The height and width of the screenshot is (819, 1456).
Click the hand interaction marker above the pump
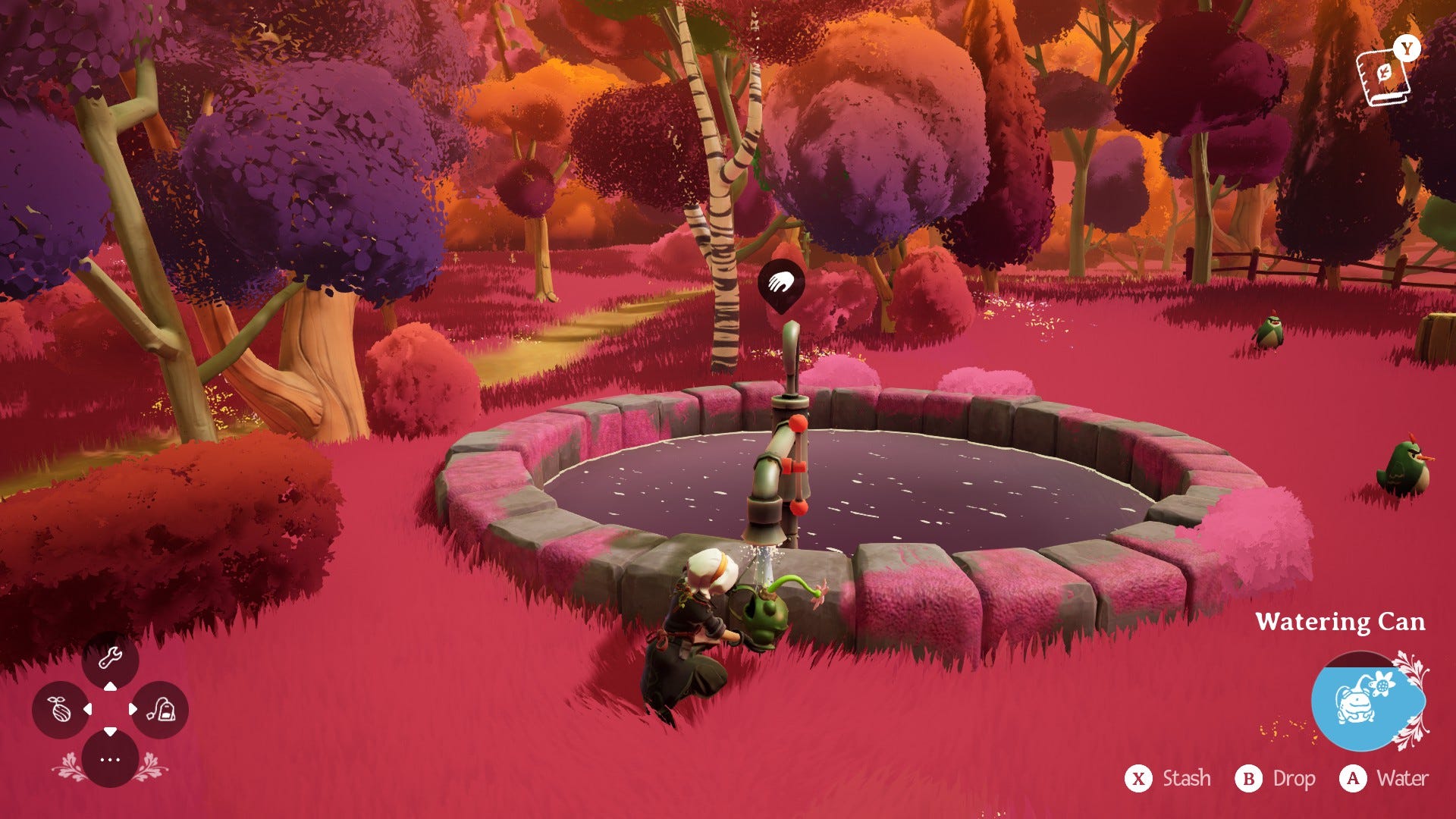click(x=780, y=284)
